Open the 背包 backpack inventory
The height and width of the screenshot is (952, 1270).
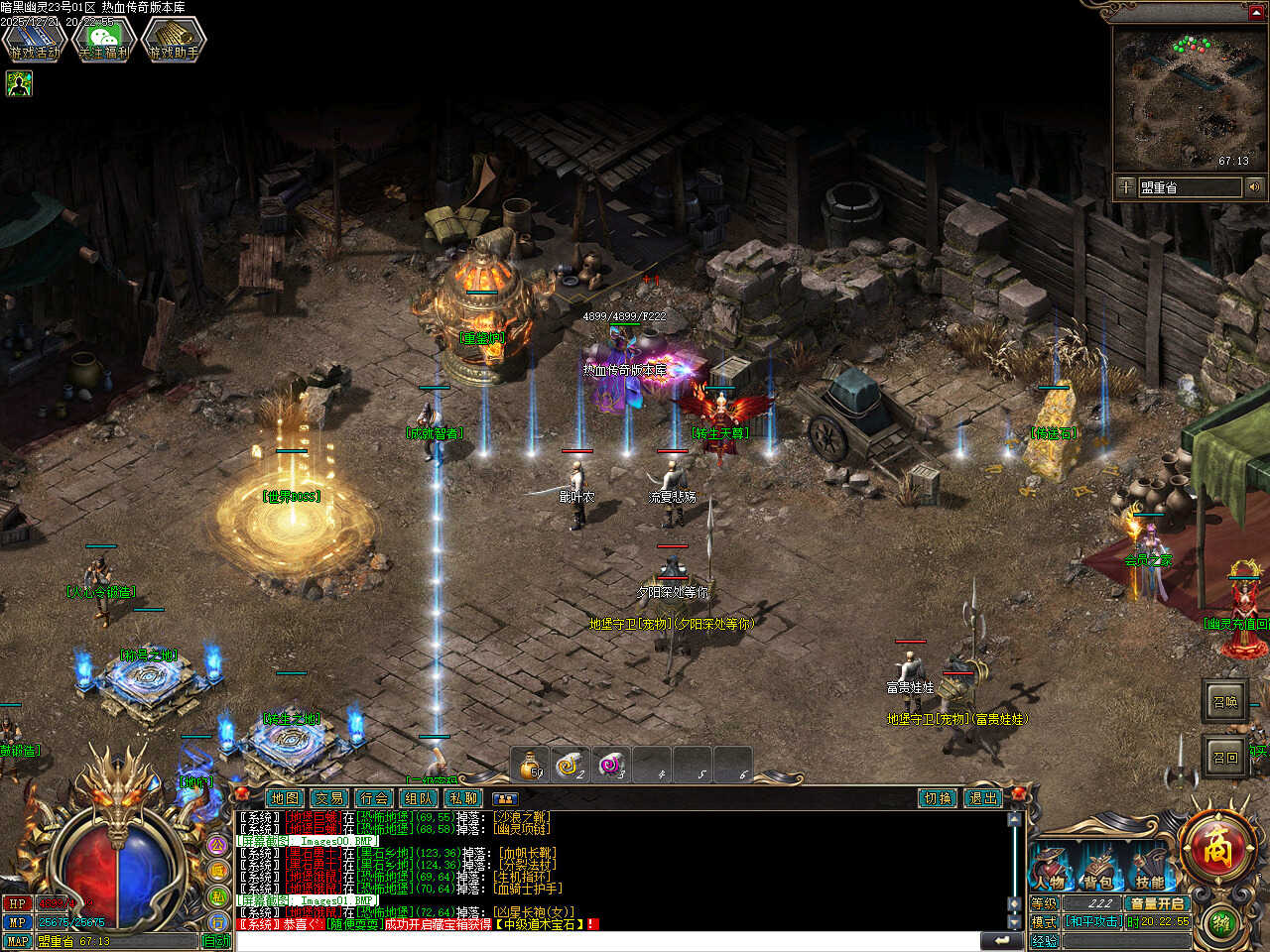click(1097, 868)
